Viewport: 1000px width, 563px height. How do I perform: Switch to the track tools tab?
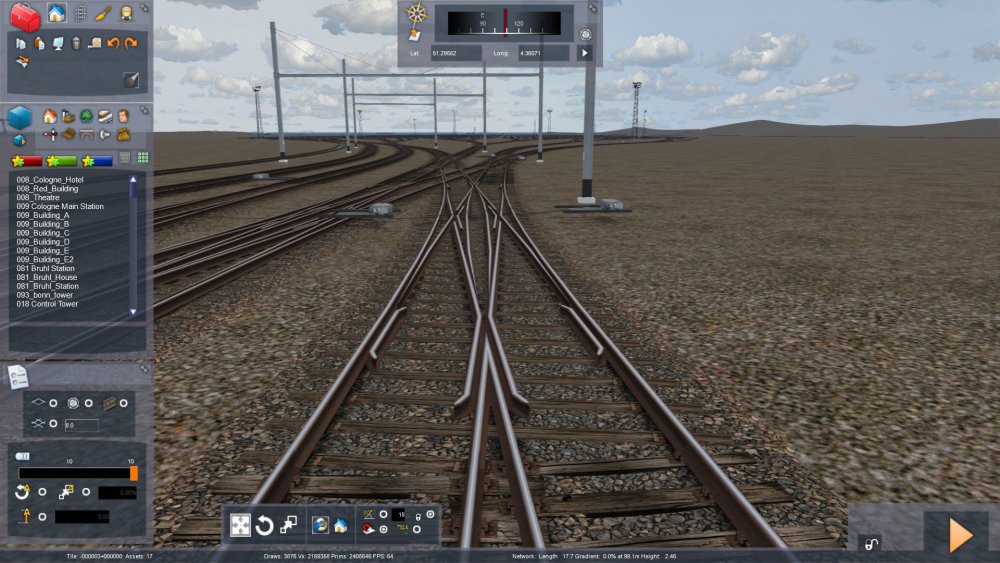(x=80, y=13)
